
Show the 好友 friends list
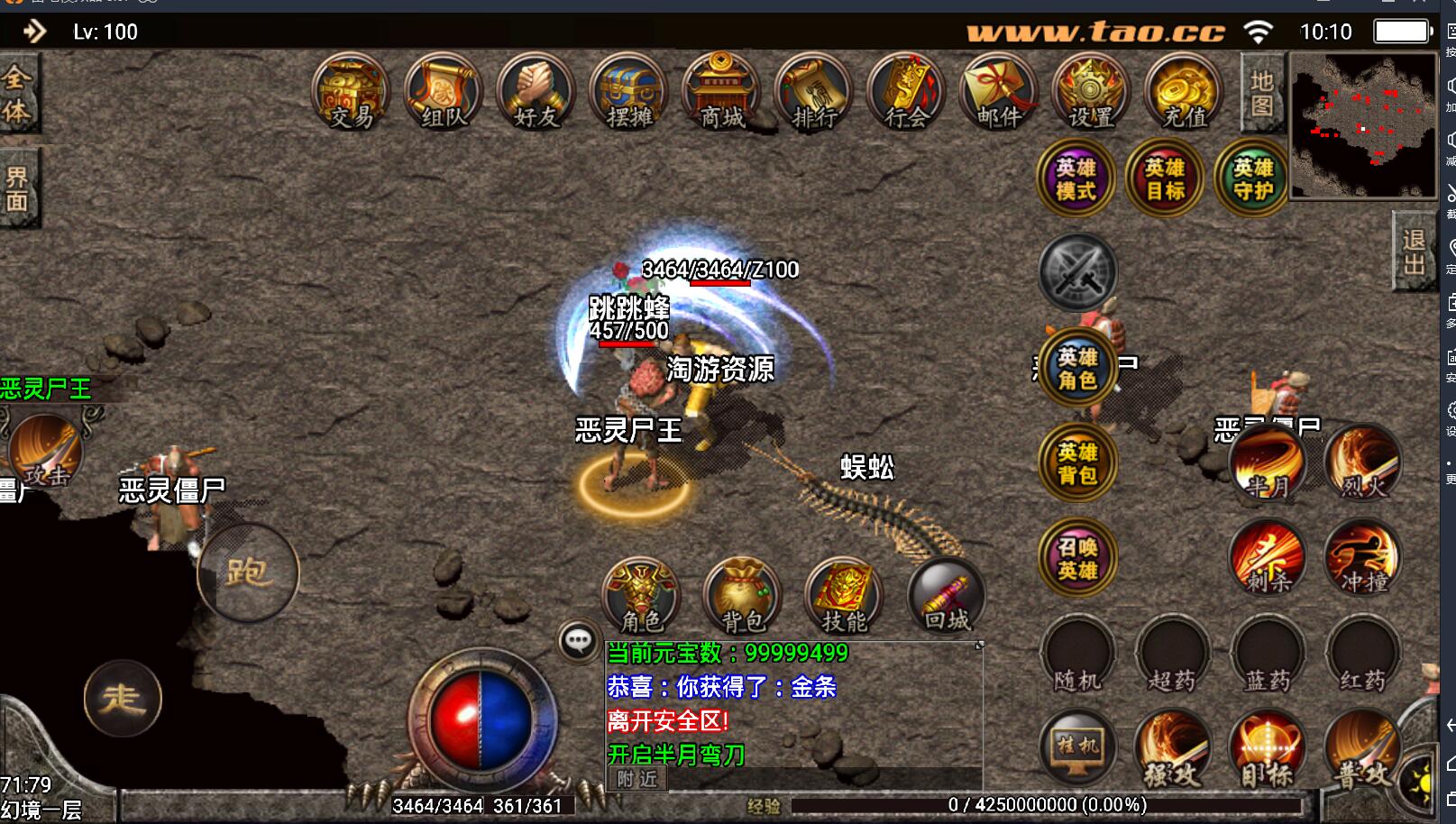536,92
